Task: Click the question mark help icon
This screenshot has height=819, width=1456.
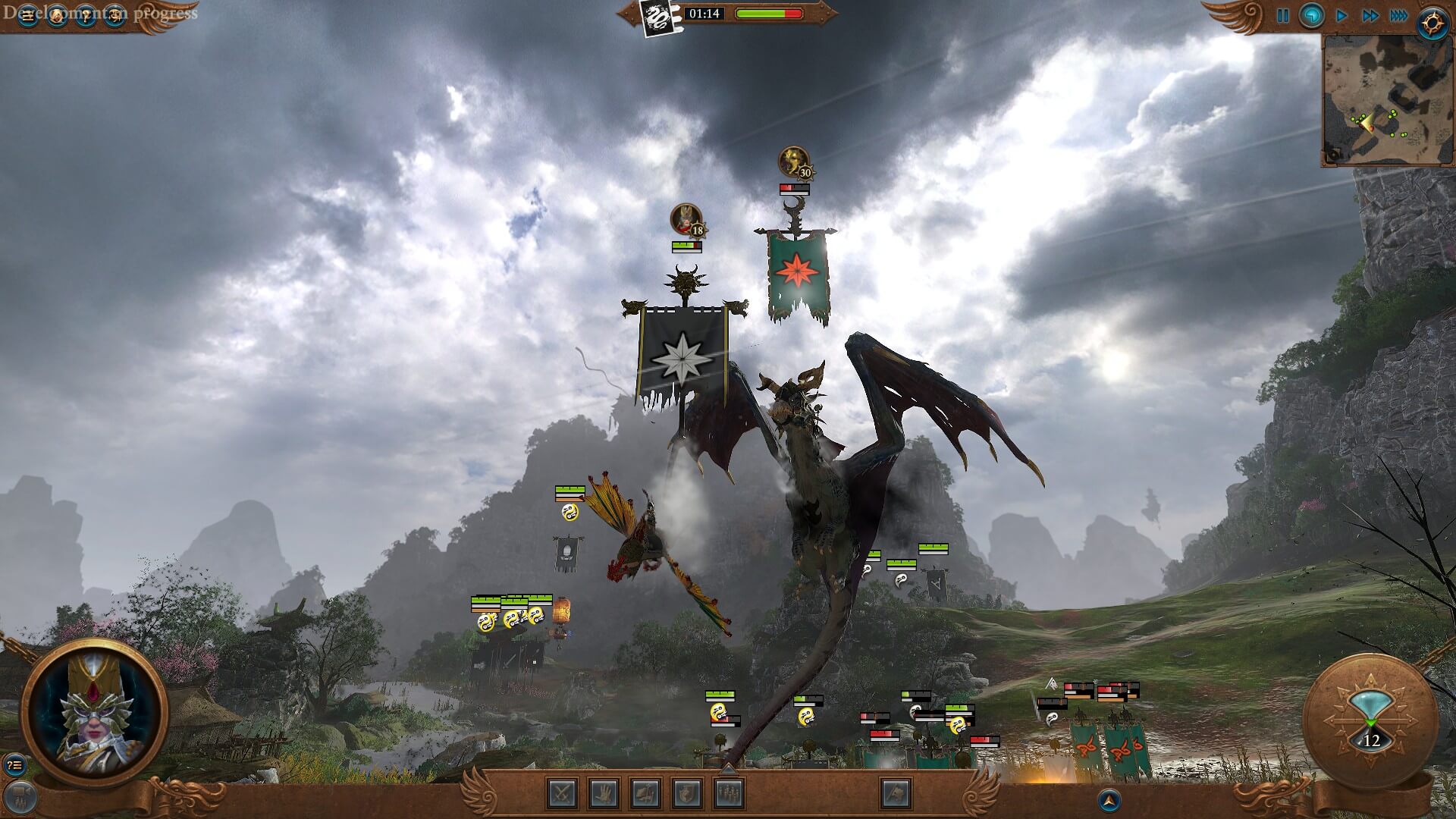Action: 86,17
